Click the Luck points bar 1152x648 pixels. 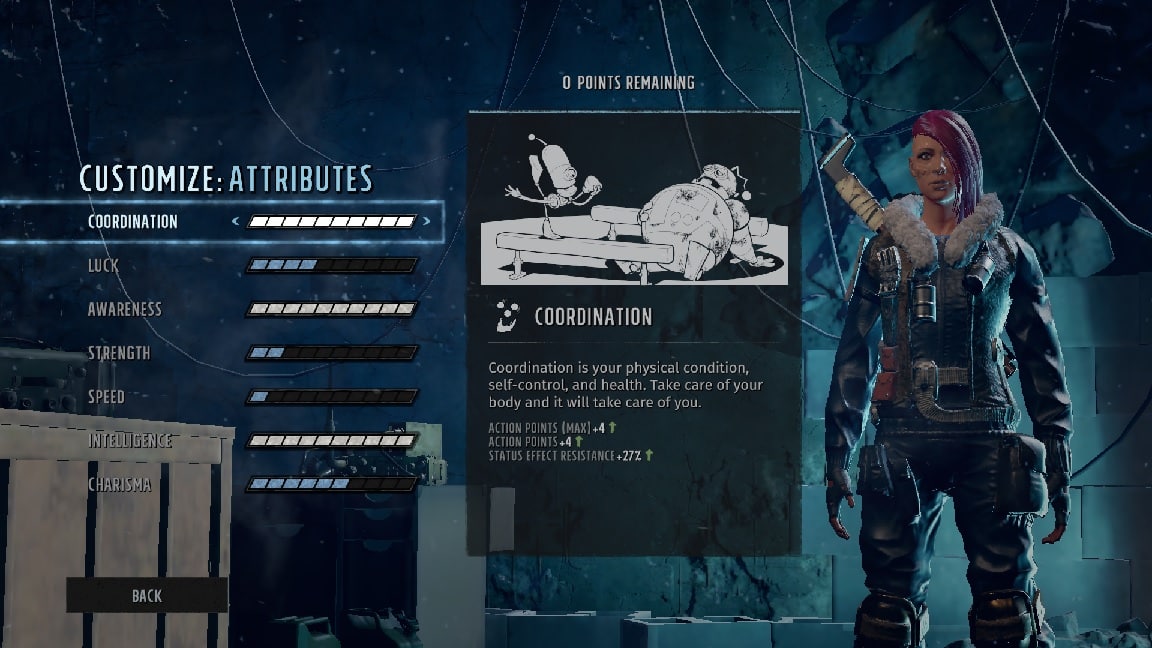point(331,265)
